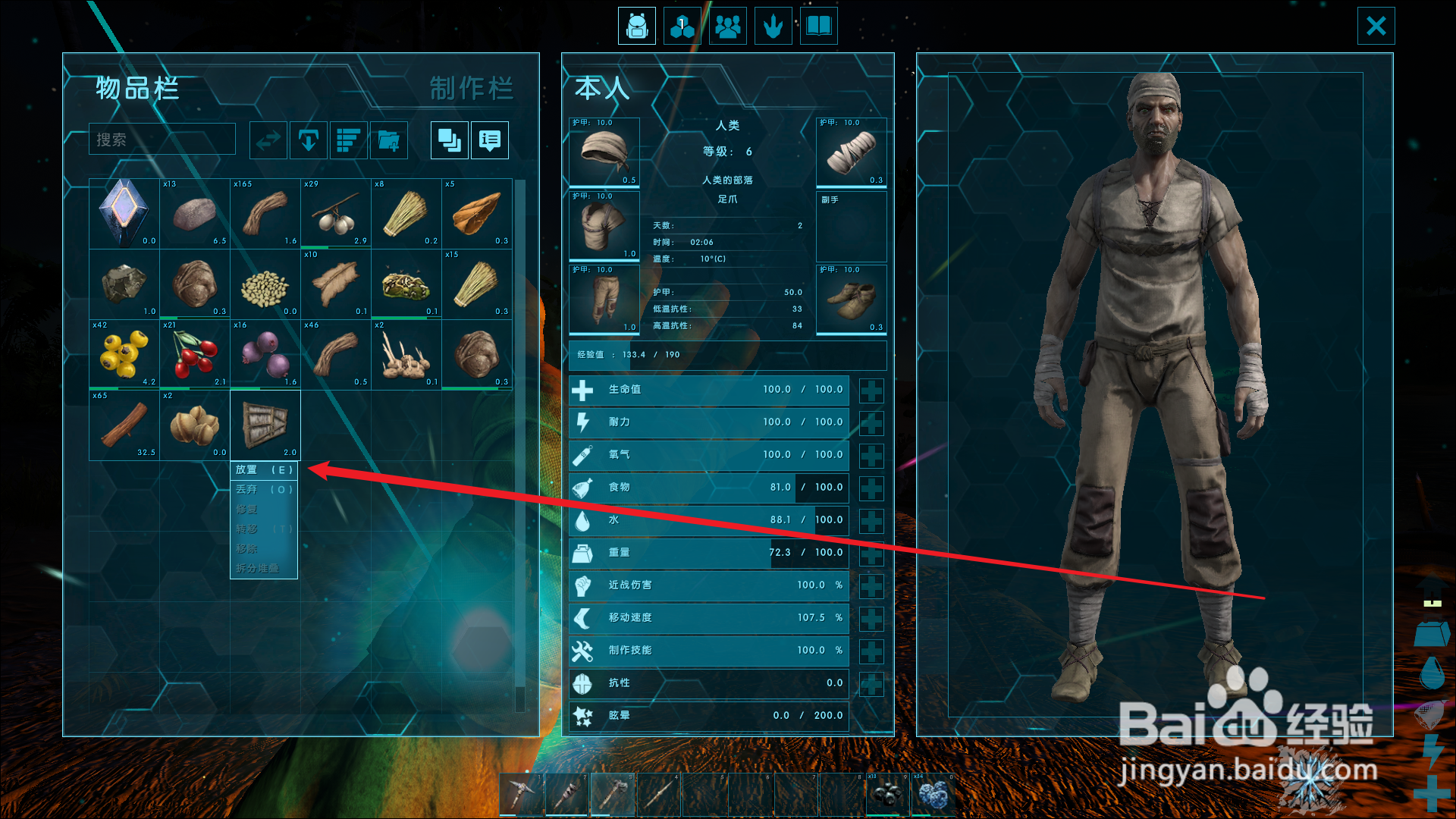Image resolution: width=1456 pixels, height=819 pixels.
Task: Click the 搜索 search field
Action: pos(162,140)
